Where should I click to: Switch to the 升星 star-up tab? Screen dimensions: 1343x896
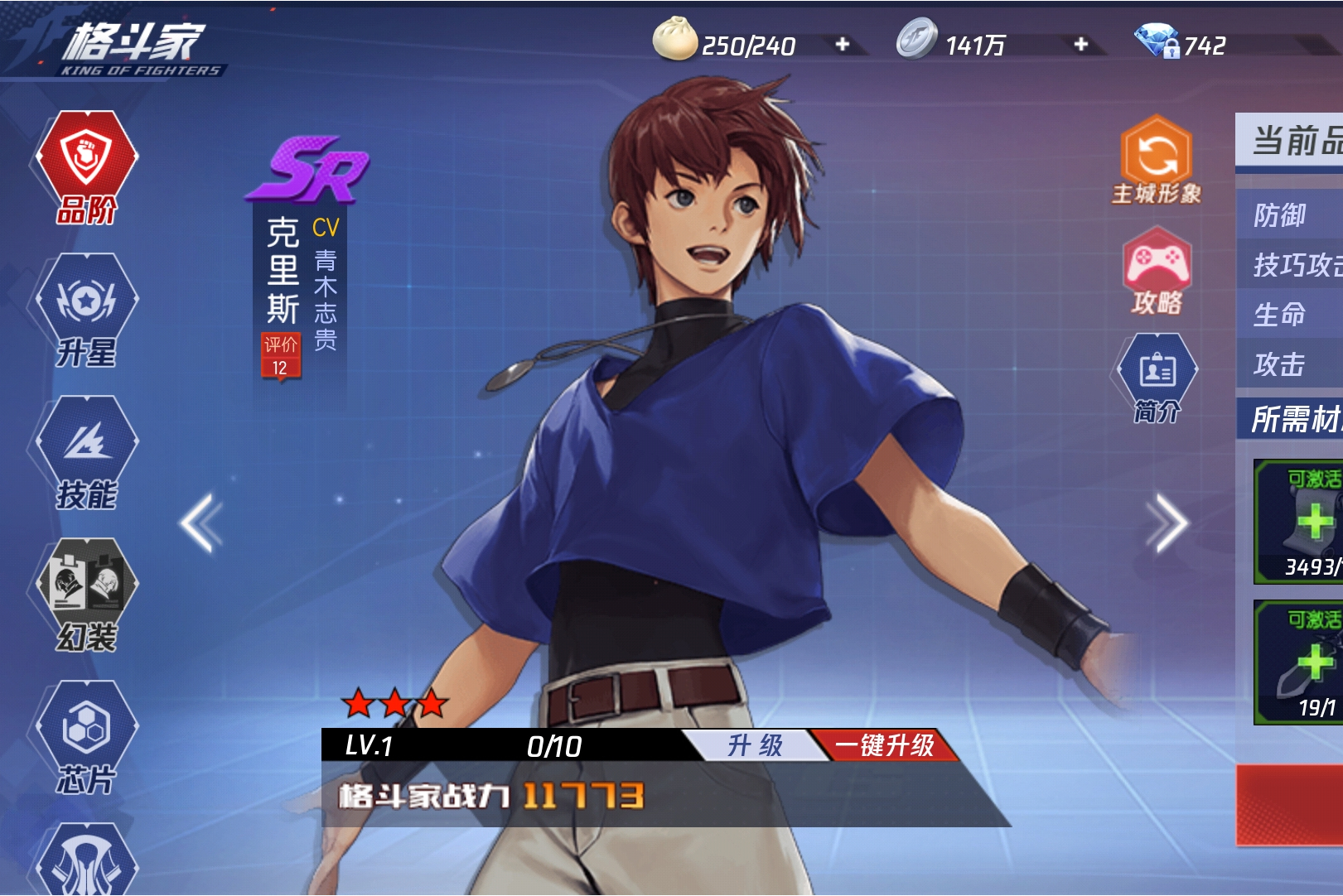[x=86, y=310]
